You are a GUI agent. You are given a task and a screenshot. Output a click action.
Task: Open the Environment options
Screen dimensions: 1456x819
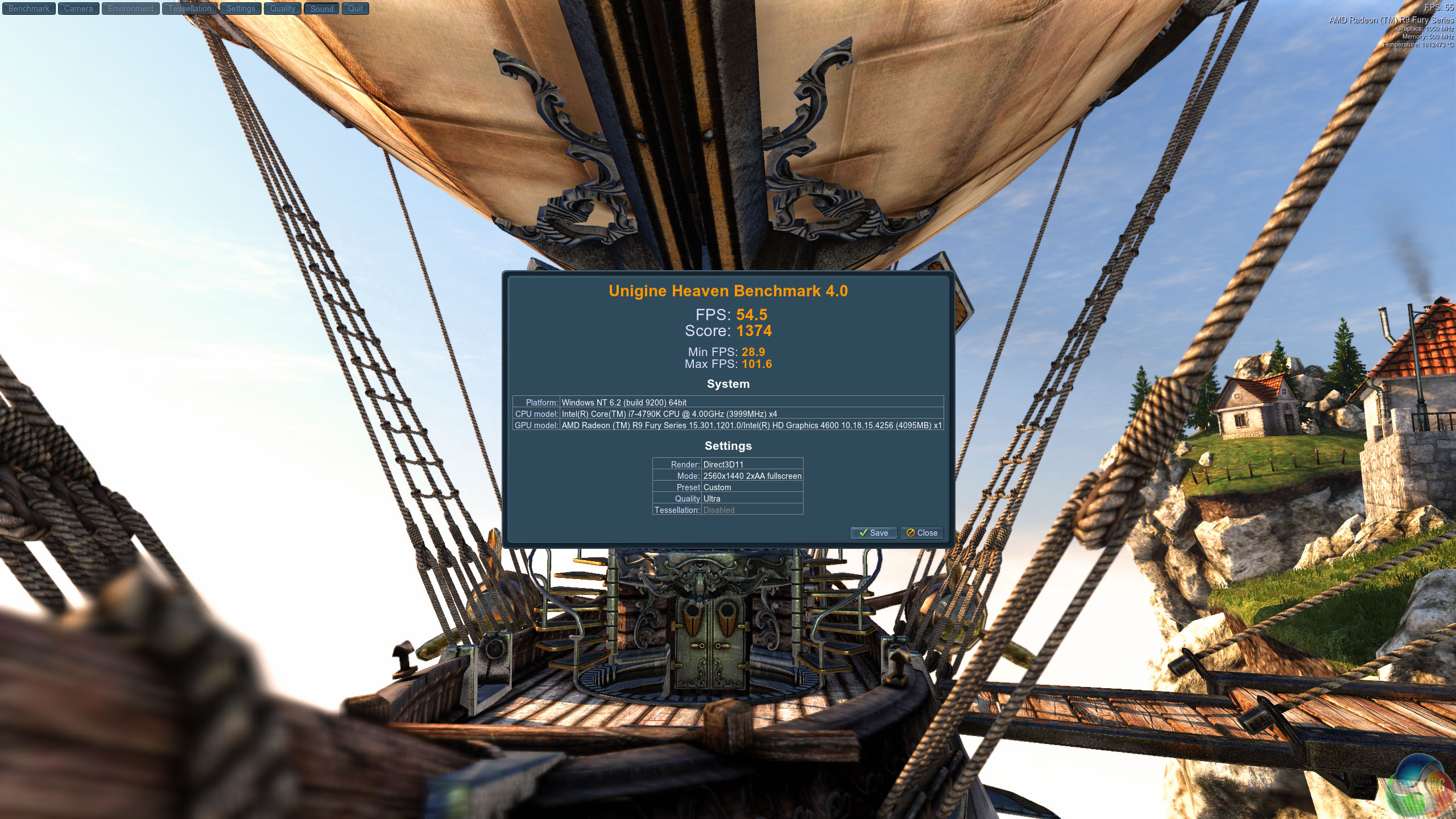click(x=131, y=9)
